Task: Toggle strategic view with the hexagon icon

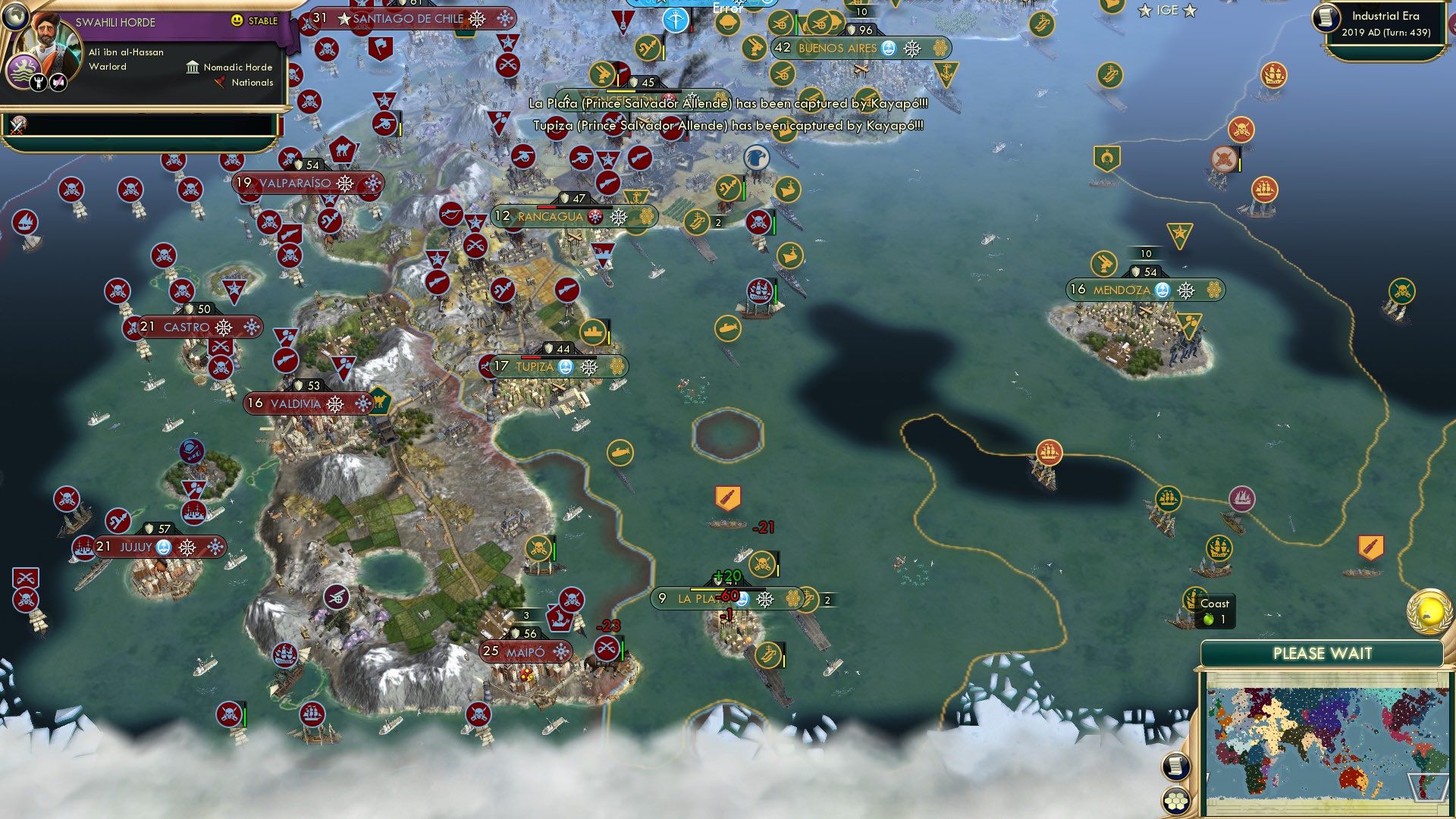Action: [x=1175, y=802]
